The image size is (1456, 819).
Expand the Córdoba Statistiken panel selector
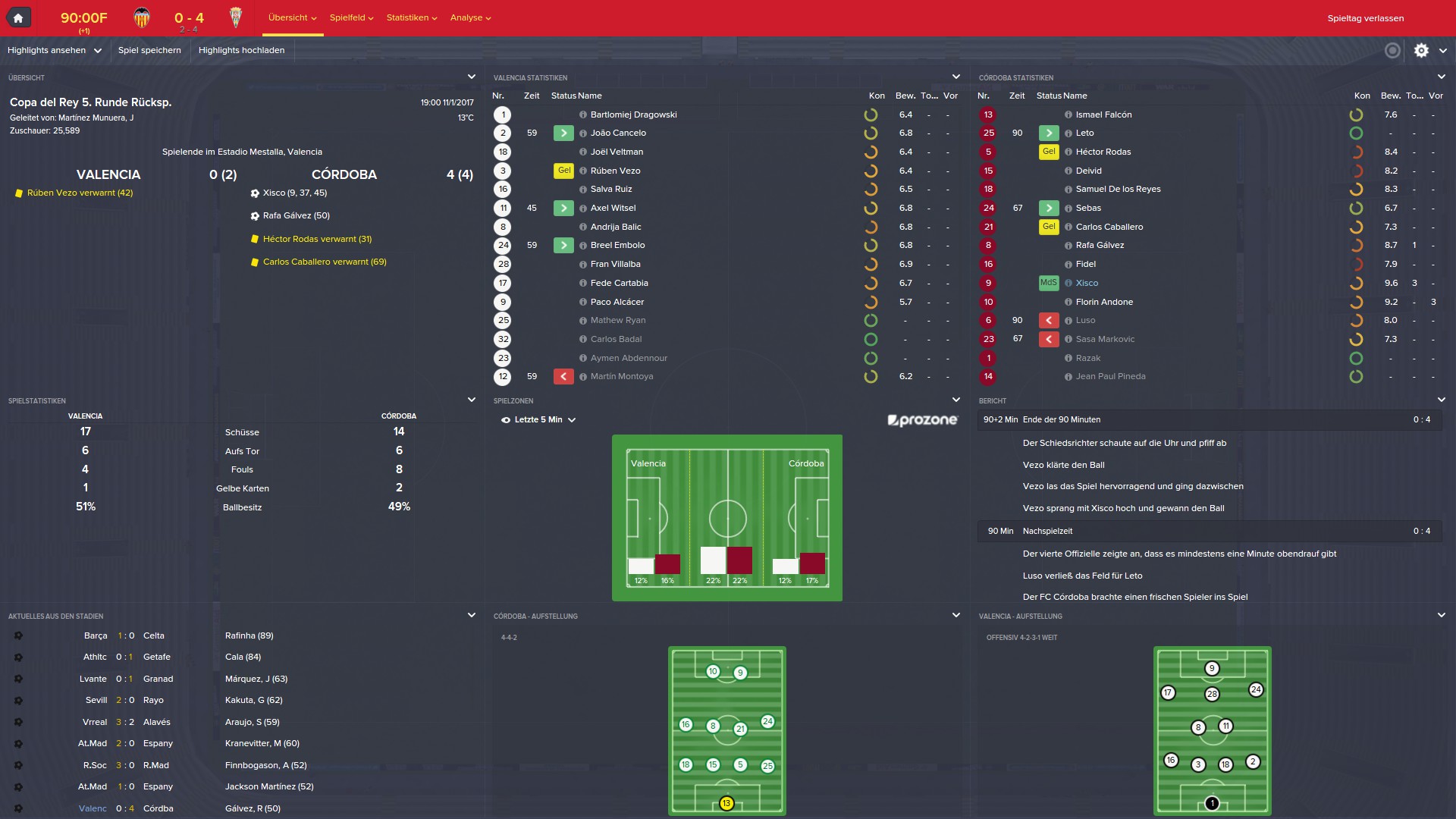pyautogui.click(x=1441, y=77)
